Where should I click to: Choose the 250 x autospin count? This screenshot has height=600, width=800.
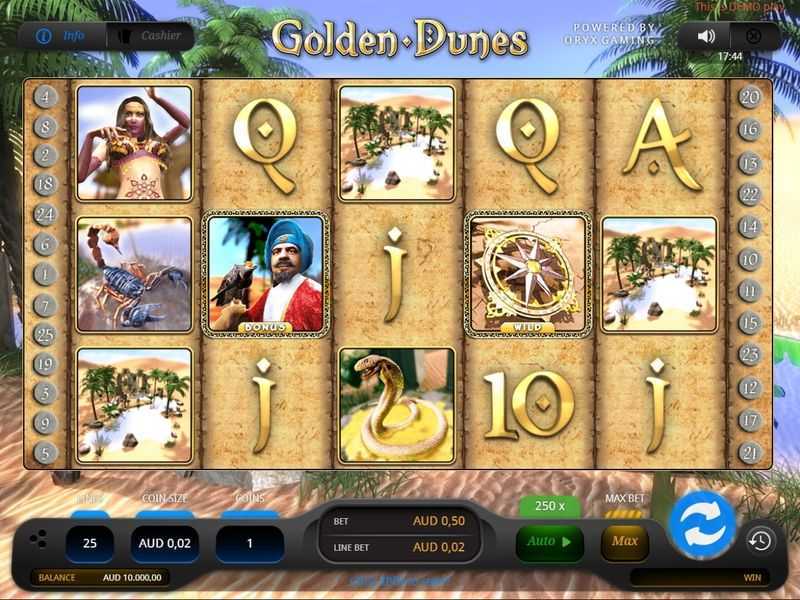coord(549,506)
